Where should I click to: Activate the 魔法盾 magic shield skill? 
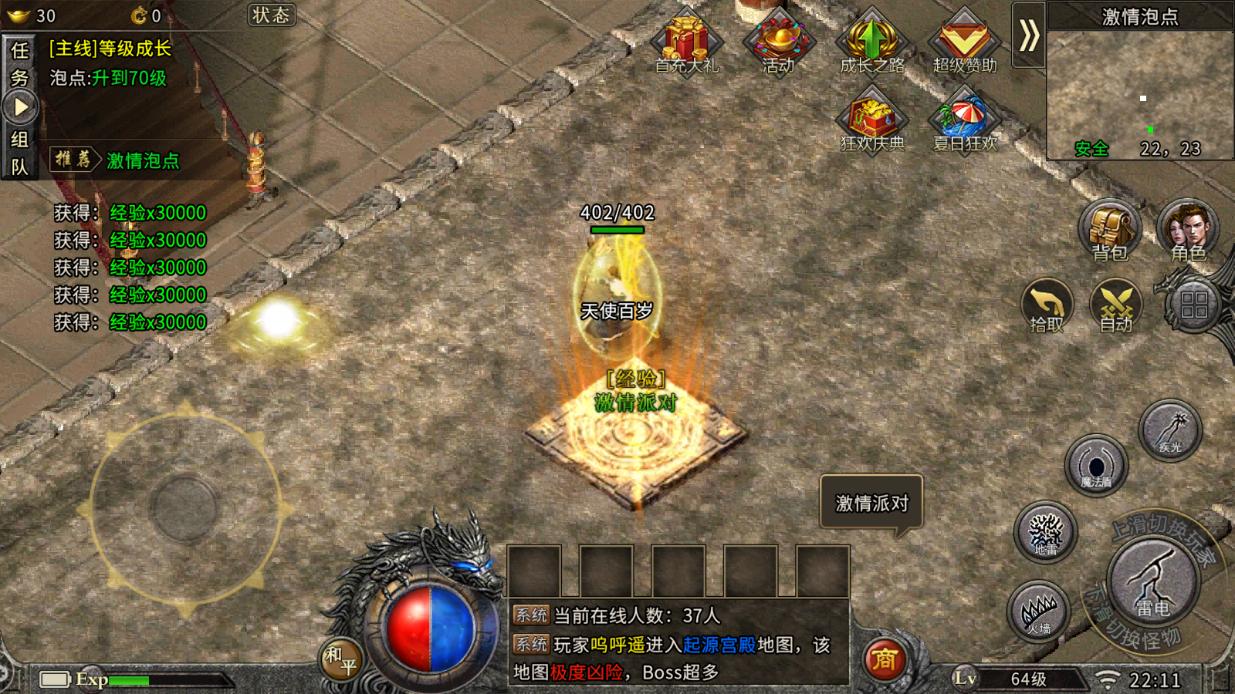point(1096,465)
